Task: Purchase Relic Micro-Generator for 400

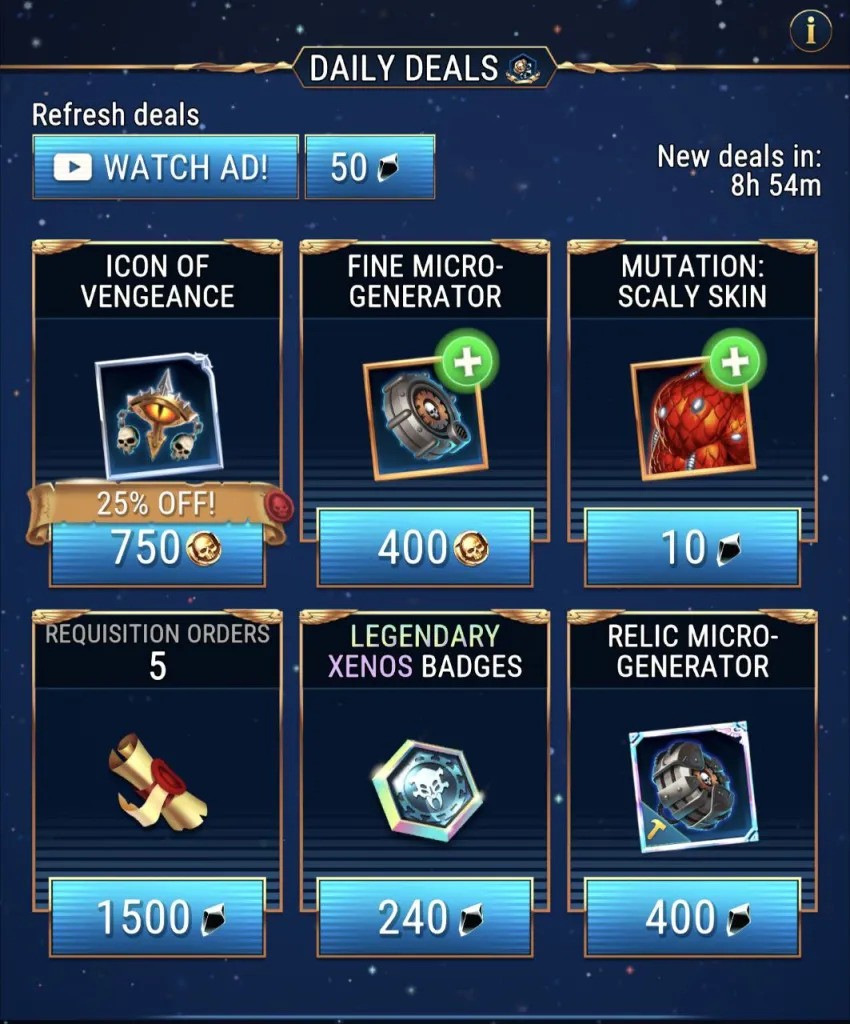Action: (692, 917)
